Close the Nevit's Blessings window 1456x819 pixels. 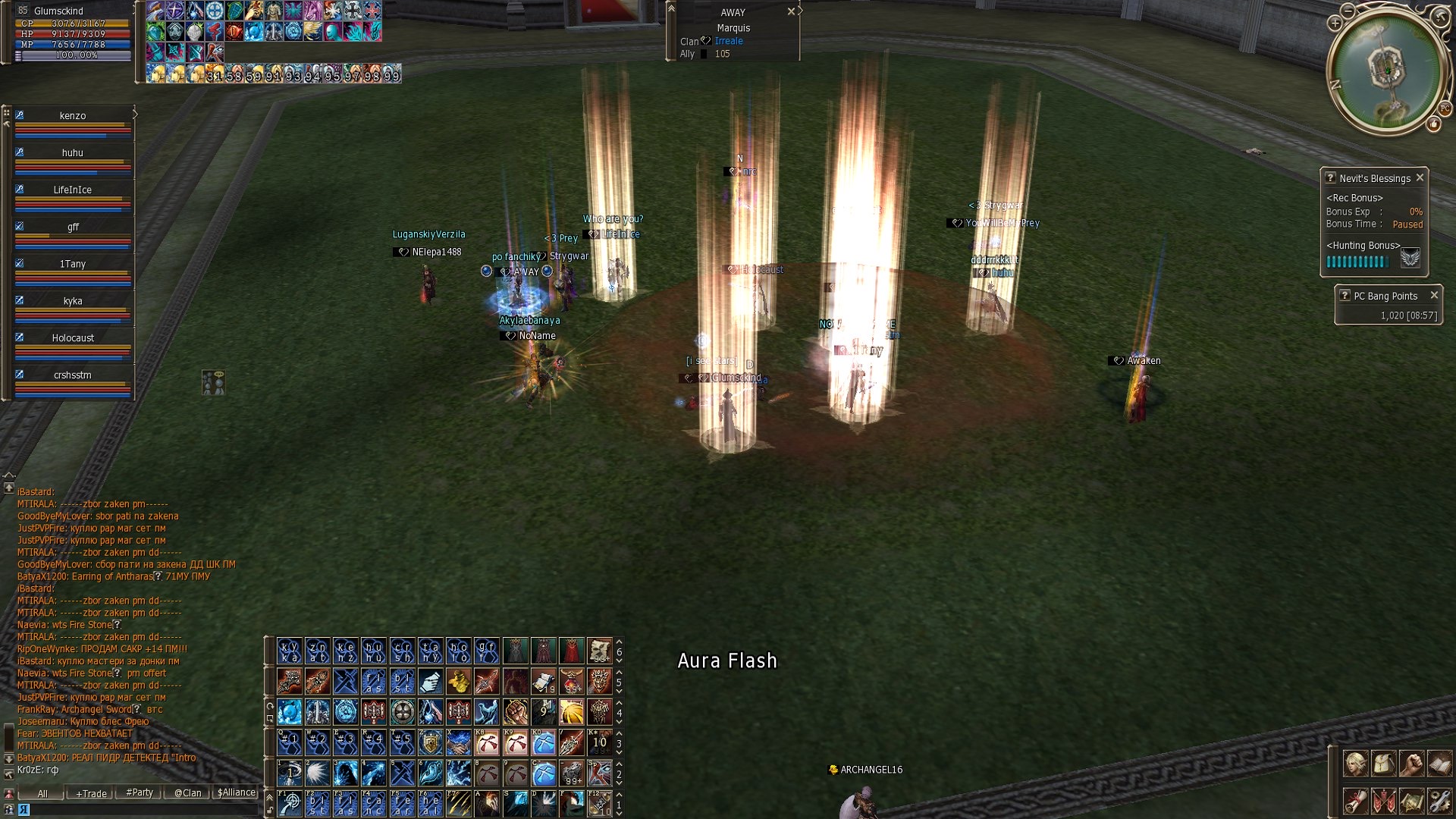click(x=1420, y=177)
